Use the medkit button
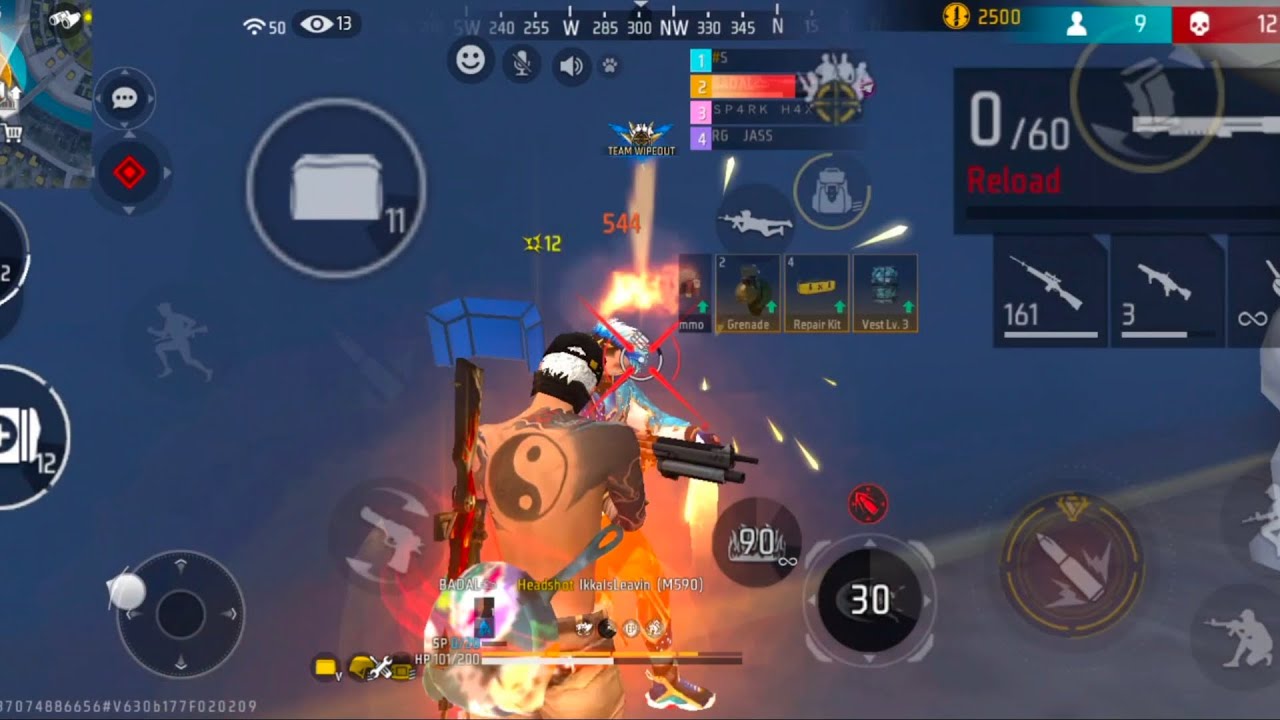The height and width of the screenshot is (720, 1280). 25,439
